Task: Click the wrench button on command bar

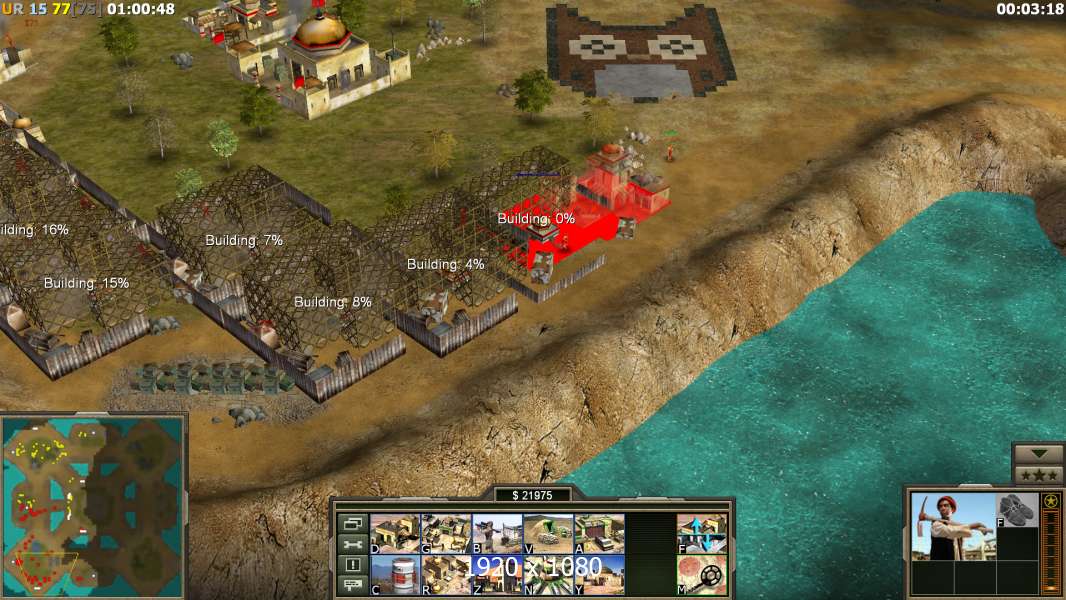Action: [x=352, y=544]
